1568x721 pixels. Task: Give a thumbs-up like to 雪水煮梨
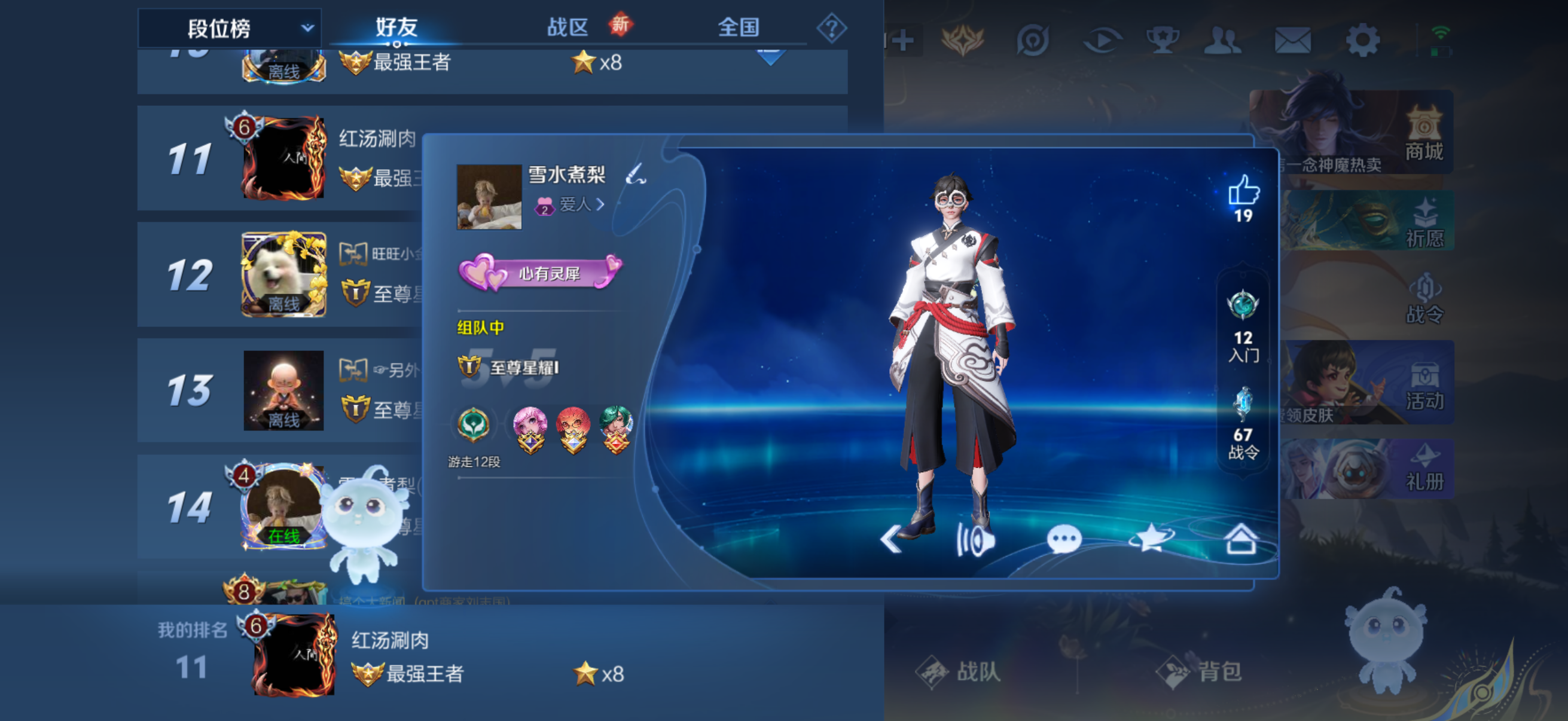point(1243,191)
